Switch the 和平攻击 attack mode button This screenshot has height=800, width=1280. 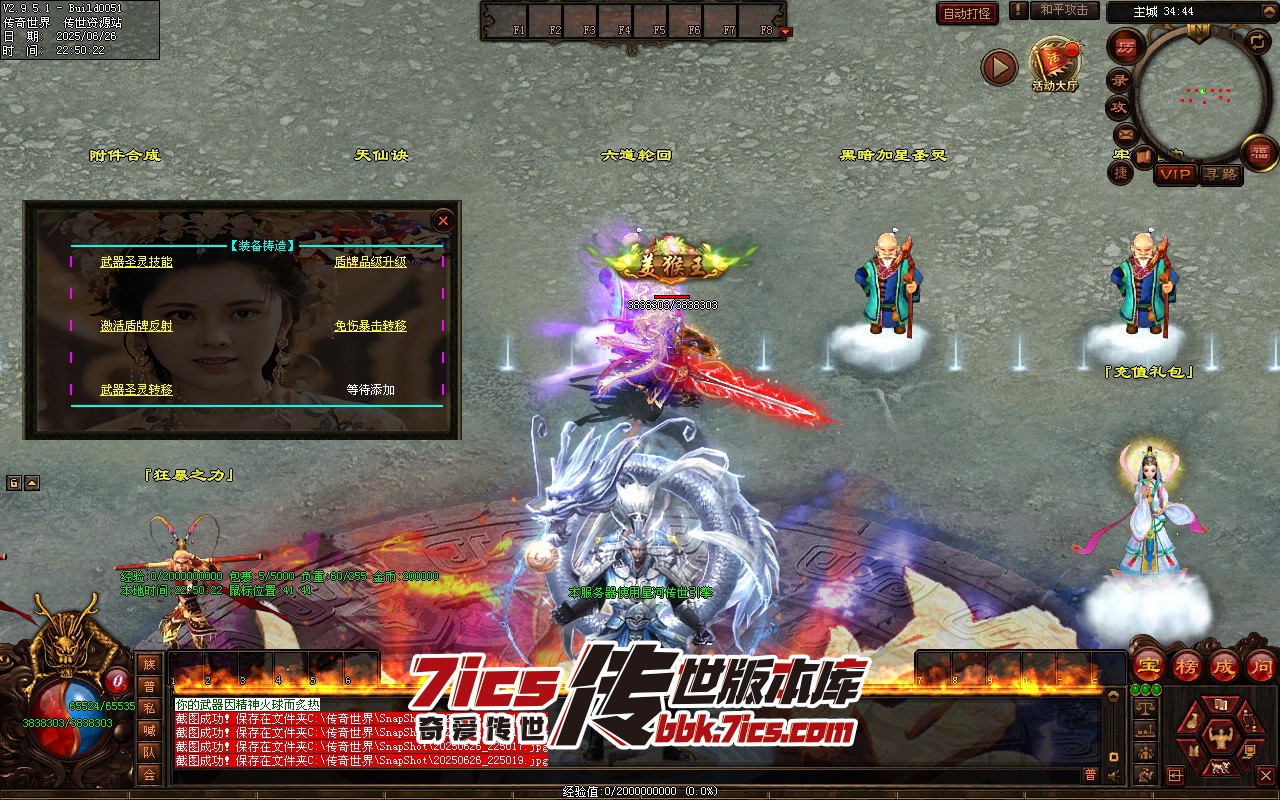tap(1064, 10)
